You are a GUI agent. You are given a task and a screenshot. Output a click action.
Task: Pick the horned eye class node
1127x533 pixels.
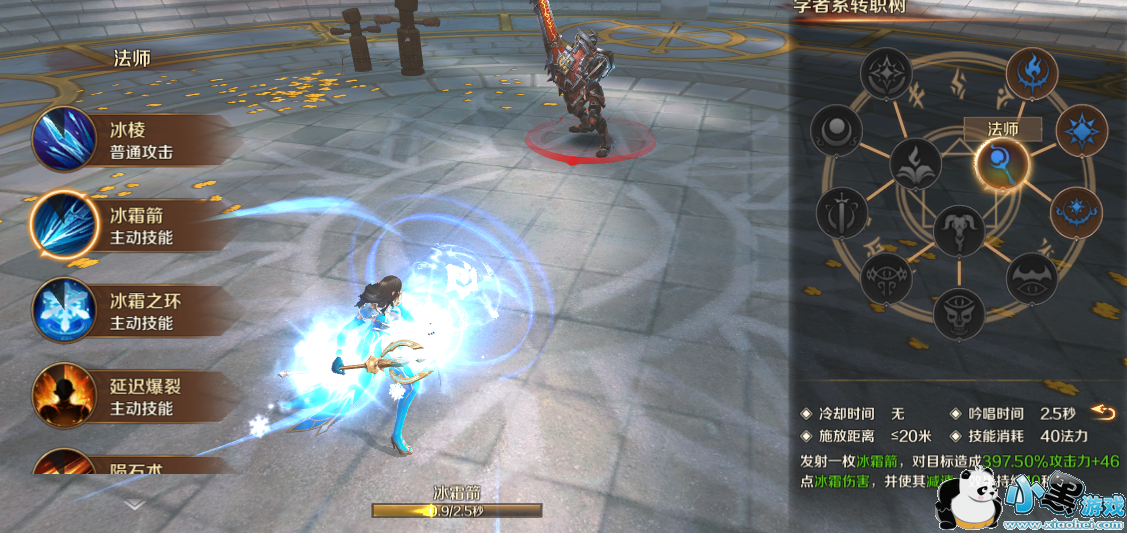point(887,279)
